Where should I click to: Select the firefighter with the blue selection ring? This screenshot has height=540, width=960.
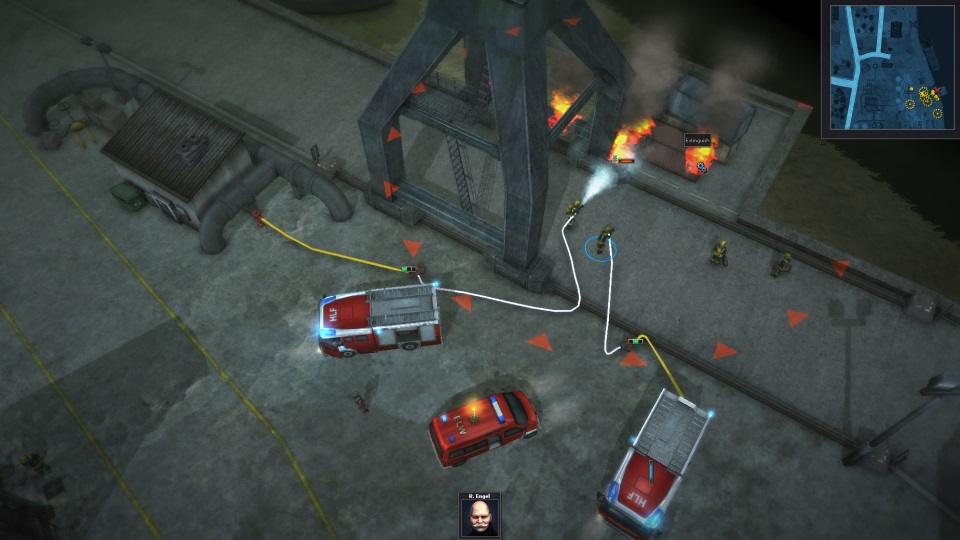[602, 242]
